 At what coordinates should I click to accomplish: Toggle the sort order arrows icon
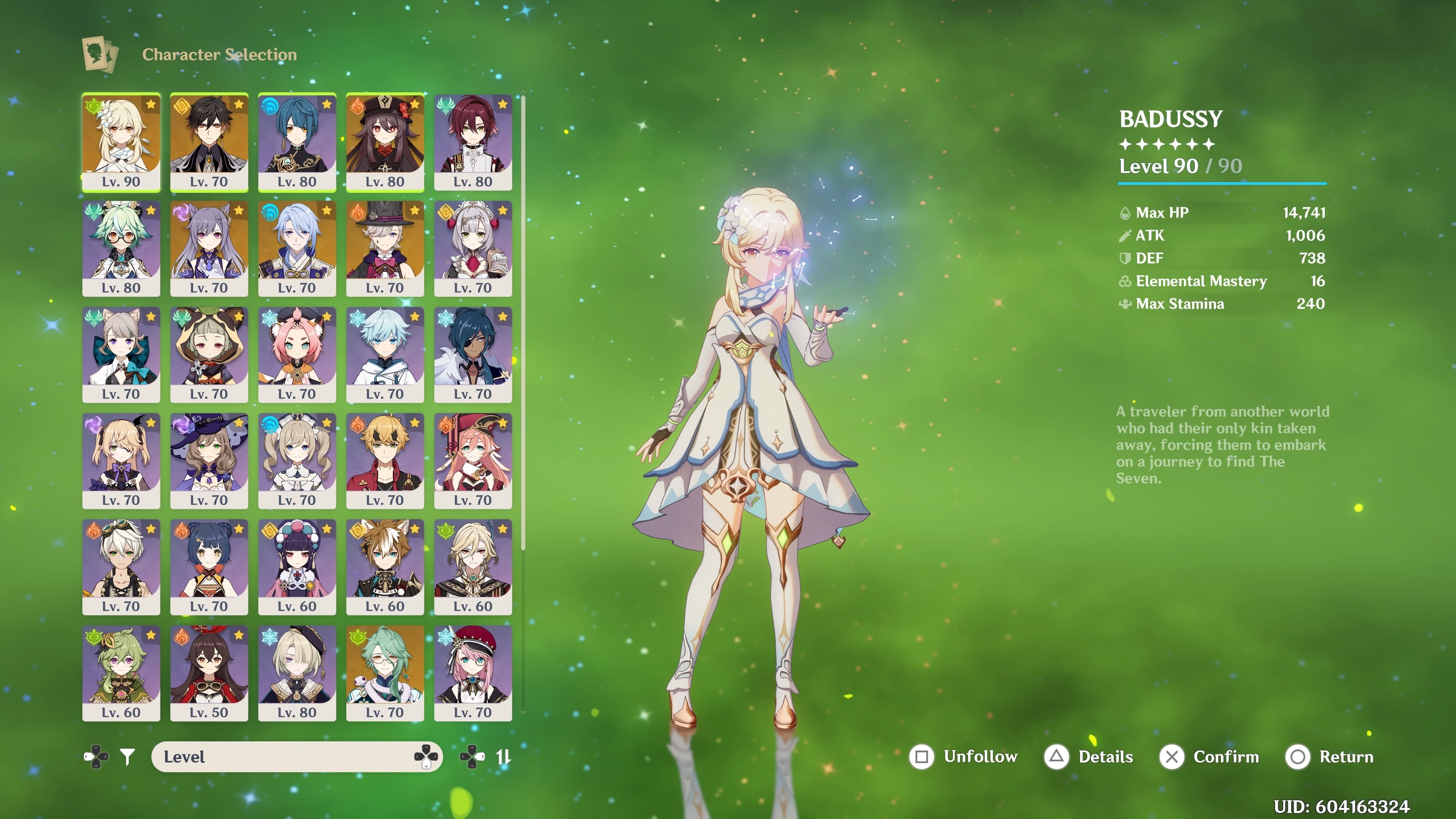point(502,756)
